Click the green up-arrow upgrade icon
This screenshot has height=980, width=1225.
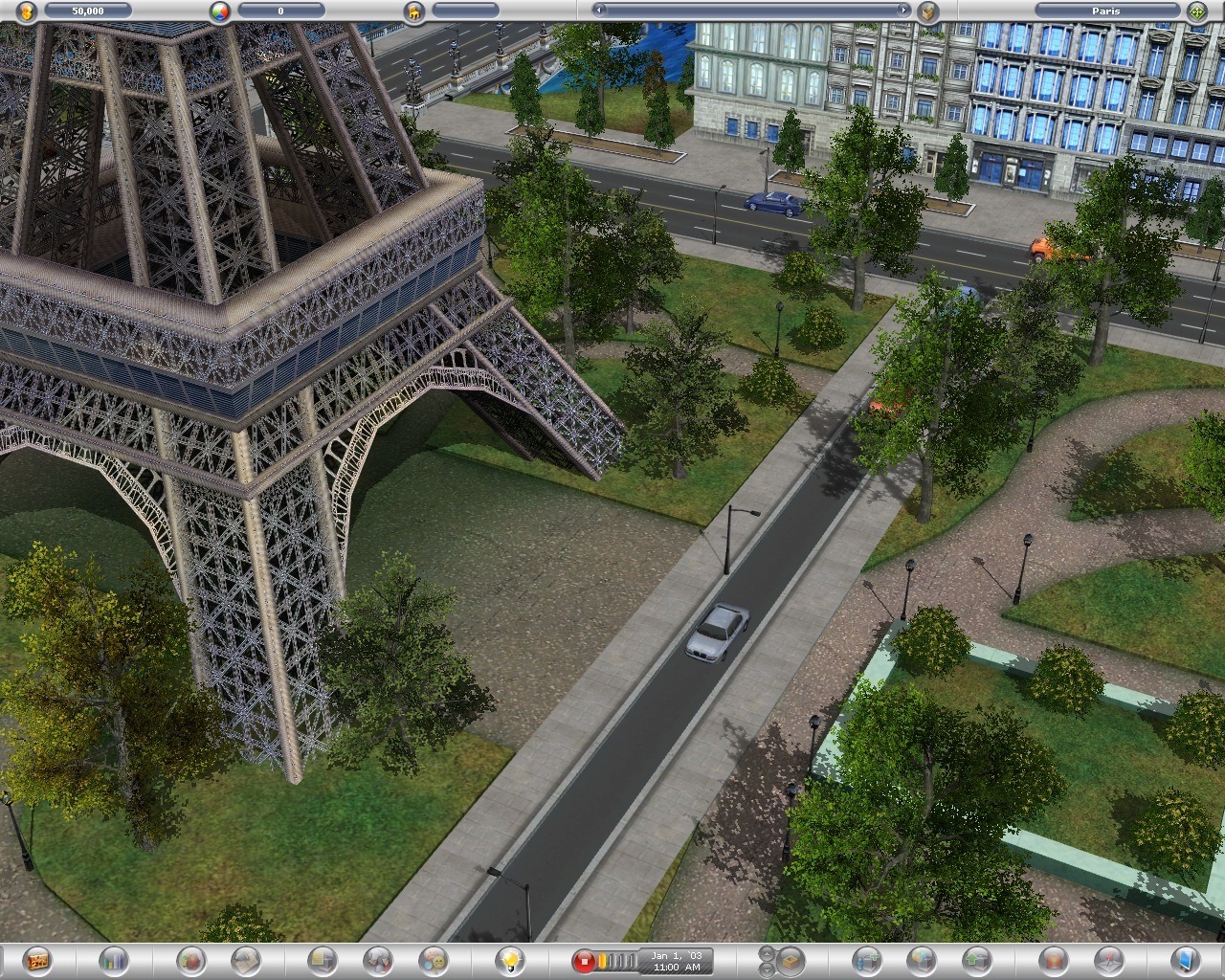click(x=976, y=959)
